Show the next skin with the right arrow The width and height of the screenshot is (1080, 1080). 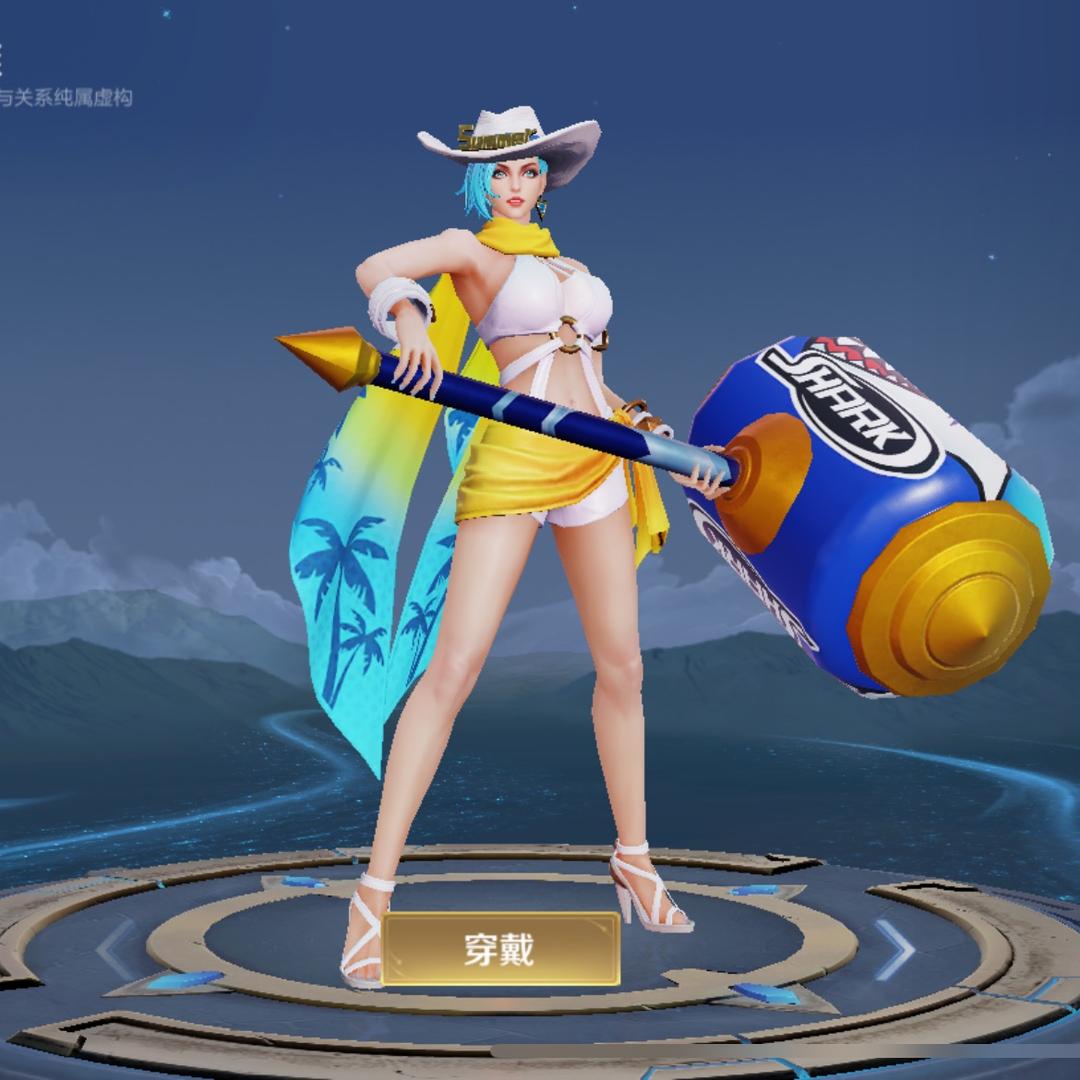click(x=894, y=948)
